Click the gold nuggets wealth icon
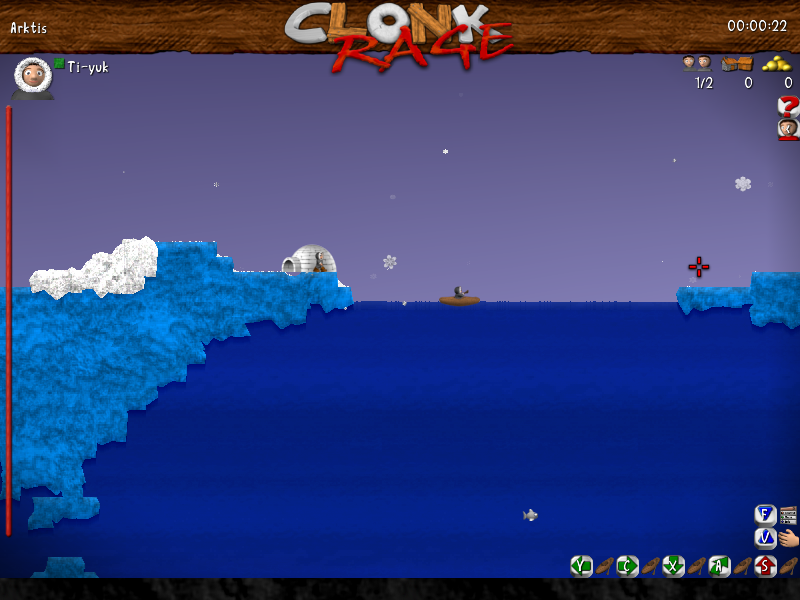 pyautogui.click(x=777, y=63)
